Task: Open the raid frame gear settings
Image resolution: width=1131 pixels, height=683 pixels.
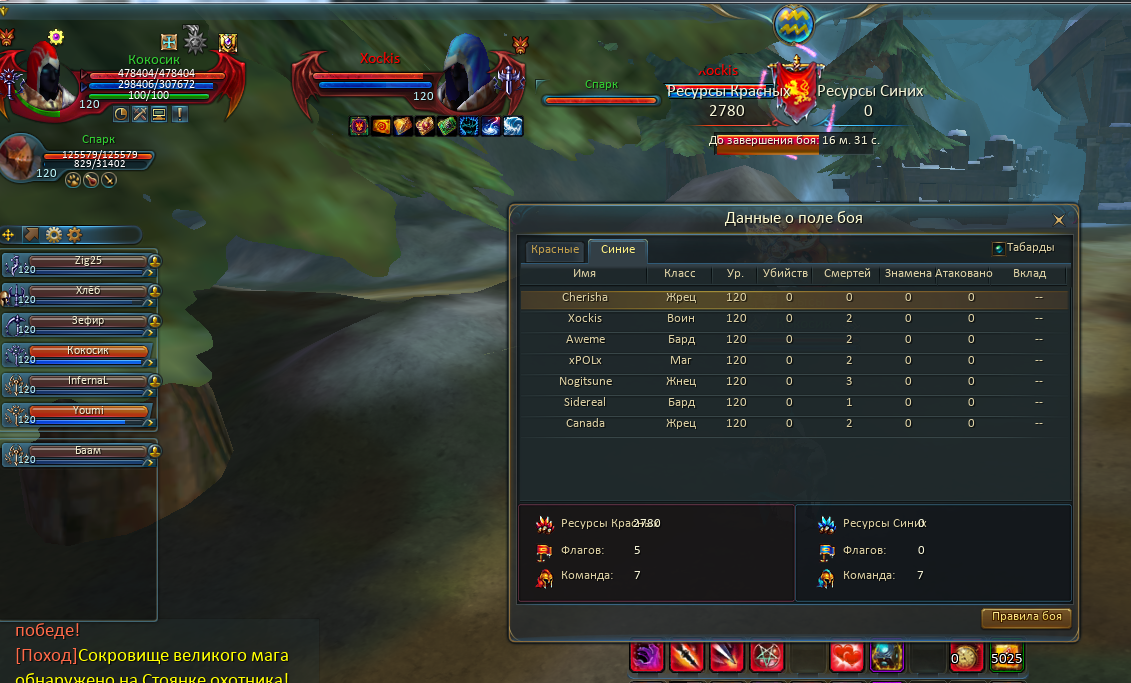Action: (x=54, y=235)
